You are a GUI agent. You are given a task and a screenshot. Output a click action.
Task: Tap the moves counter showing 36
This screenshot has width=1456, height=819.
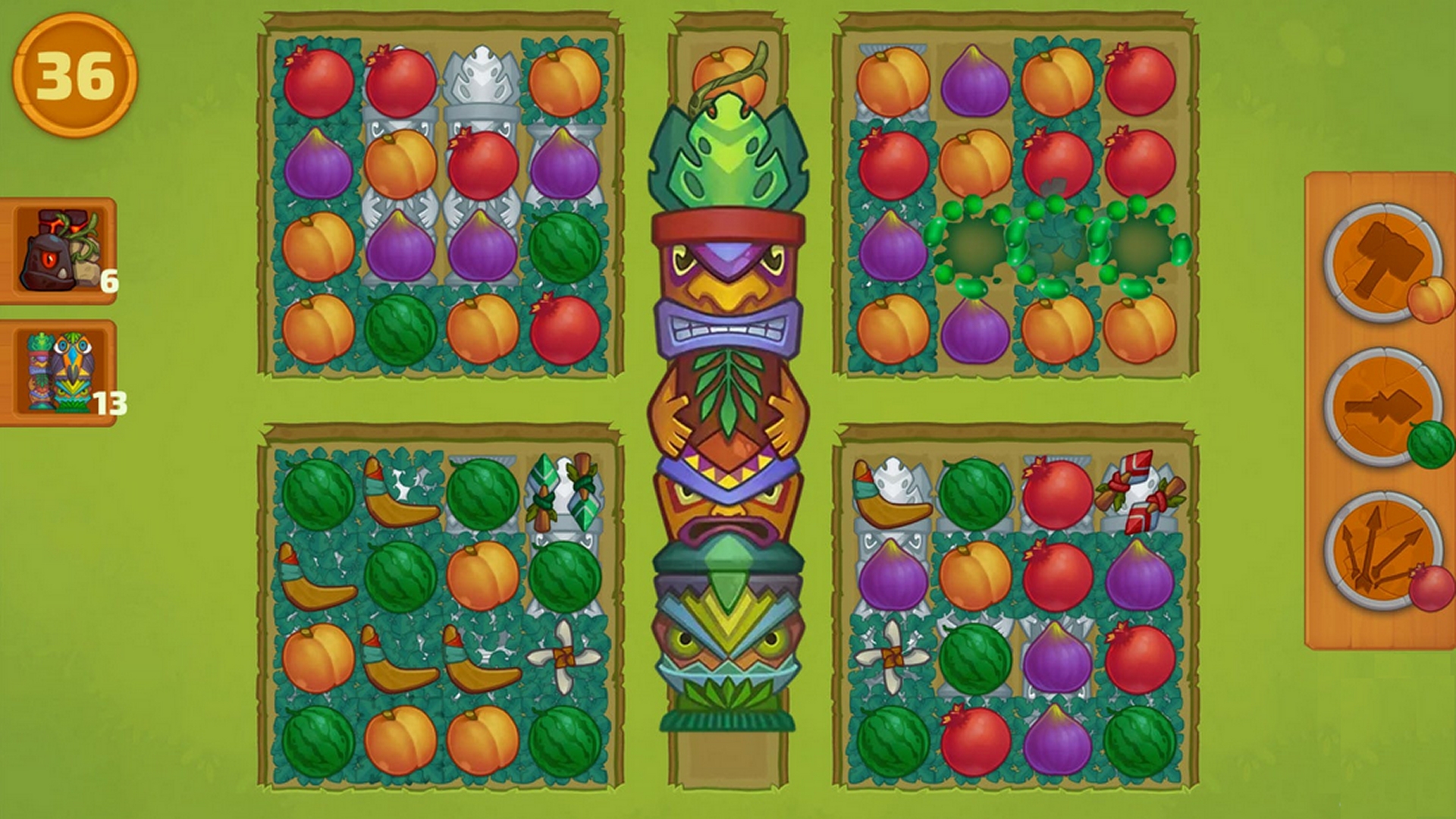pyautogui.click(x=72, y=72)
